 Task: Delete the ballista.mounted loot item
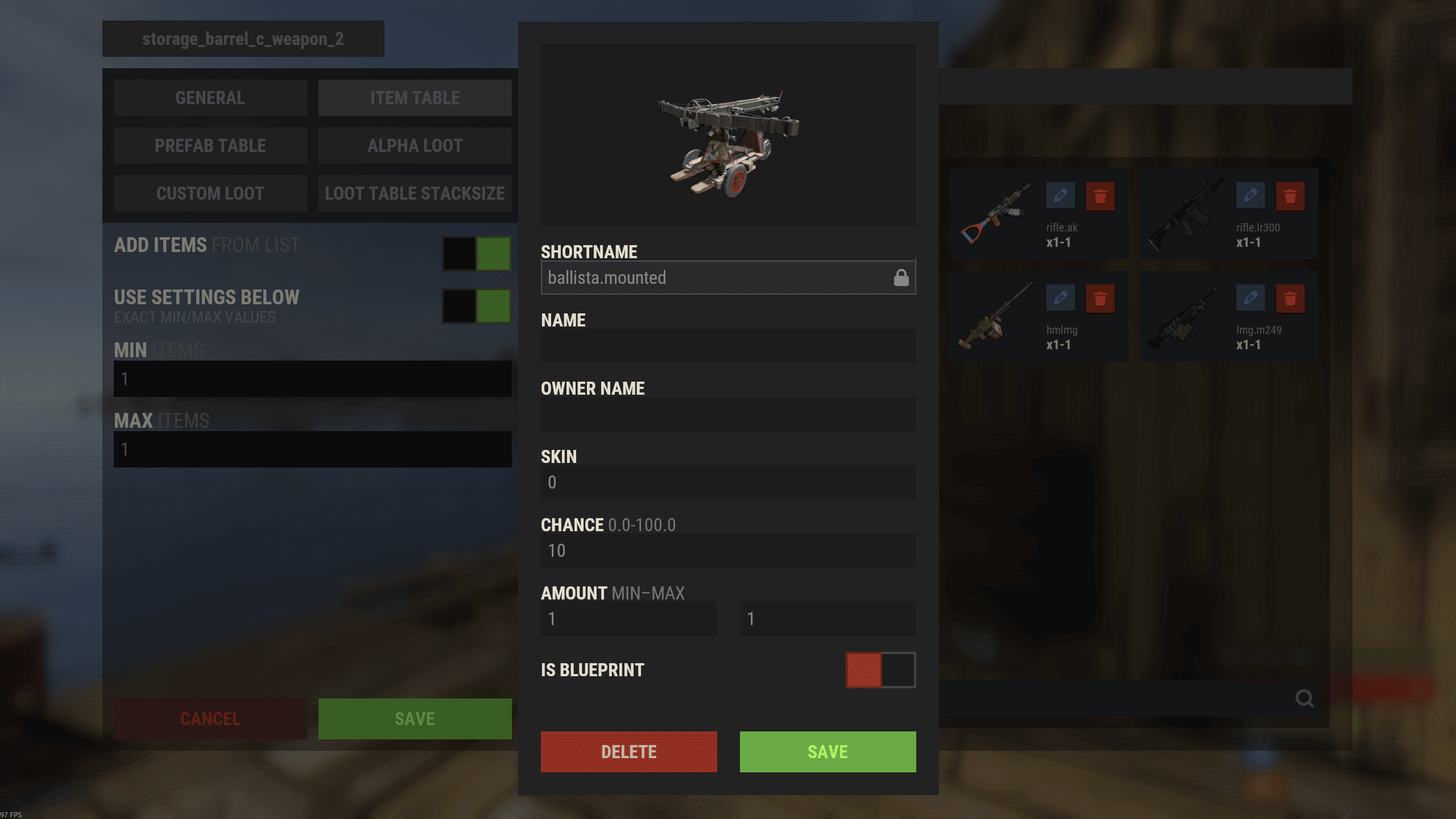pos(628,751)
